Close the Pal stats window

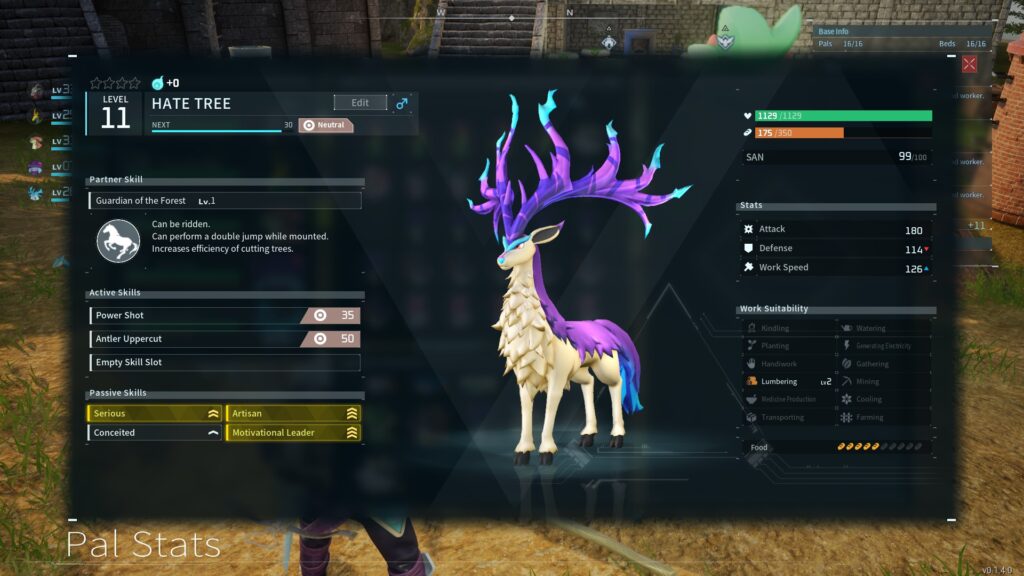tap(969, 64)
